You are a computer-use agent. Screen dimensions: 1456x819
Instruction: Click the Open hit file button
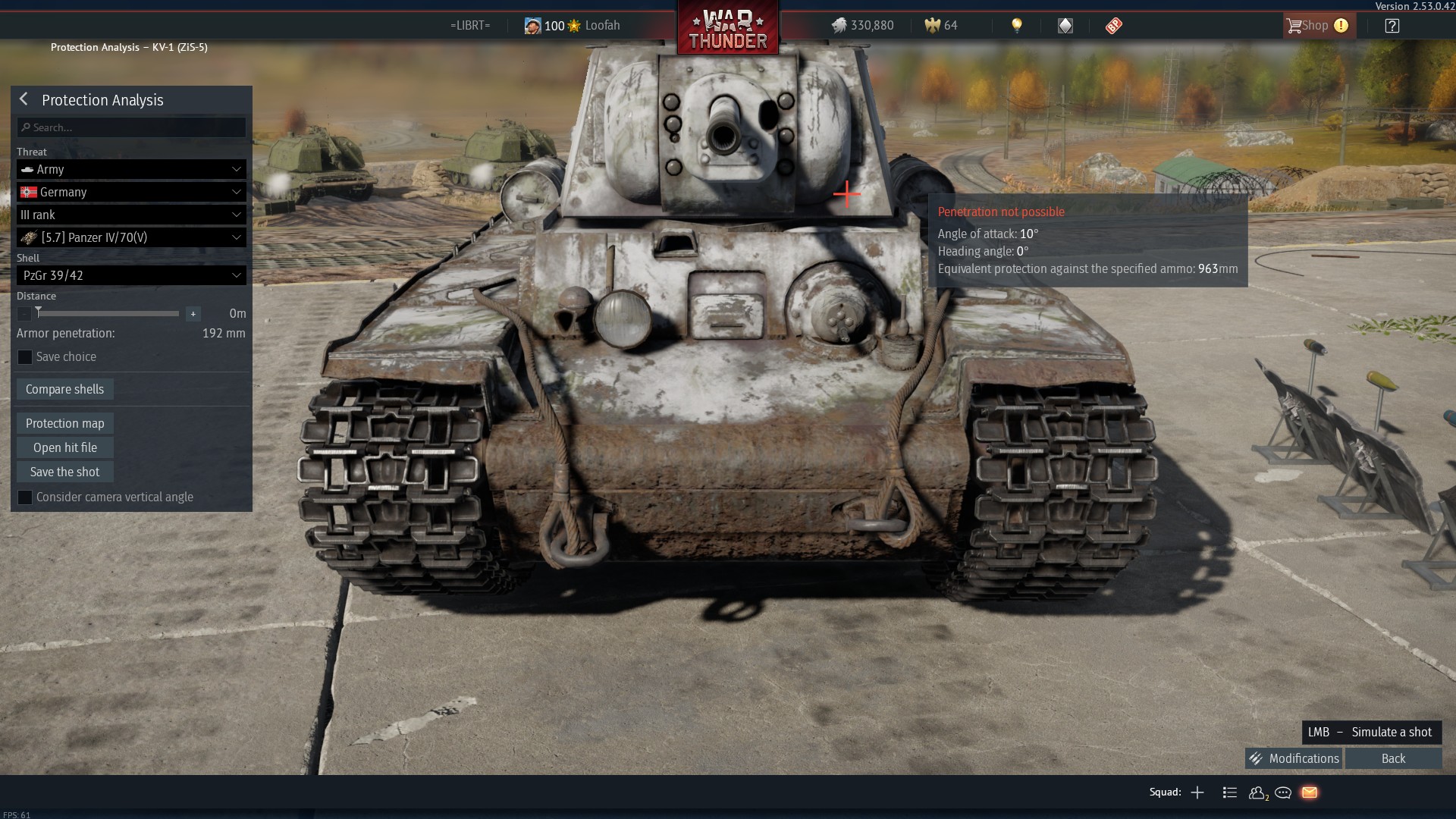65,447
